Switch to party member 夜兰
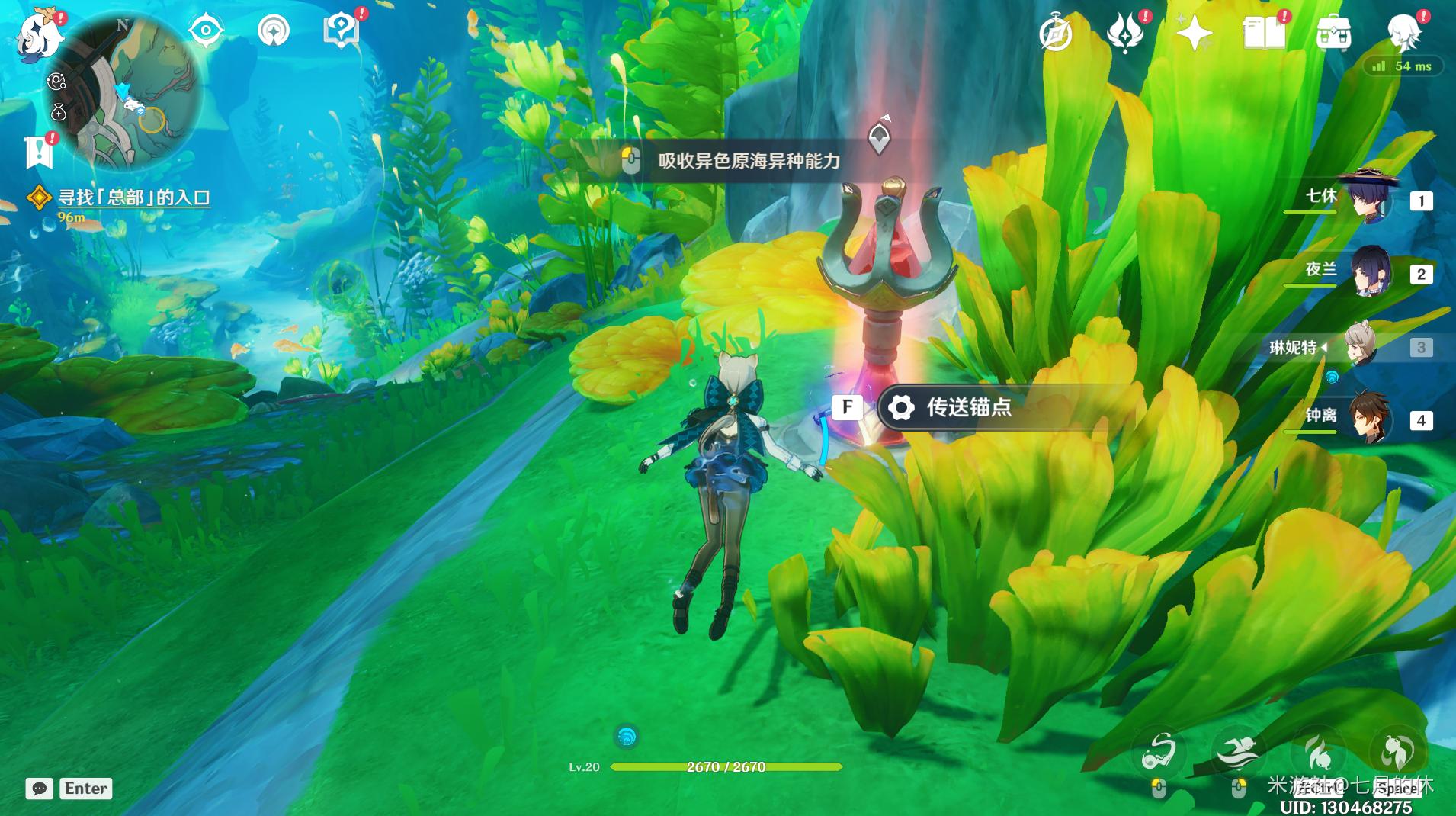The height and width of the screenshot is (816, 1456). (x=1372, y=272)
